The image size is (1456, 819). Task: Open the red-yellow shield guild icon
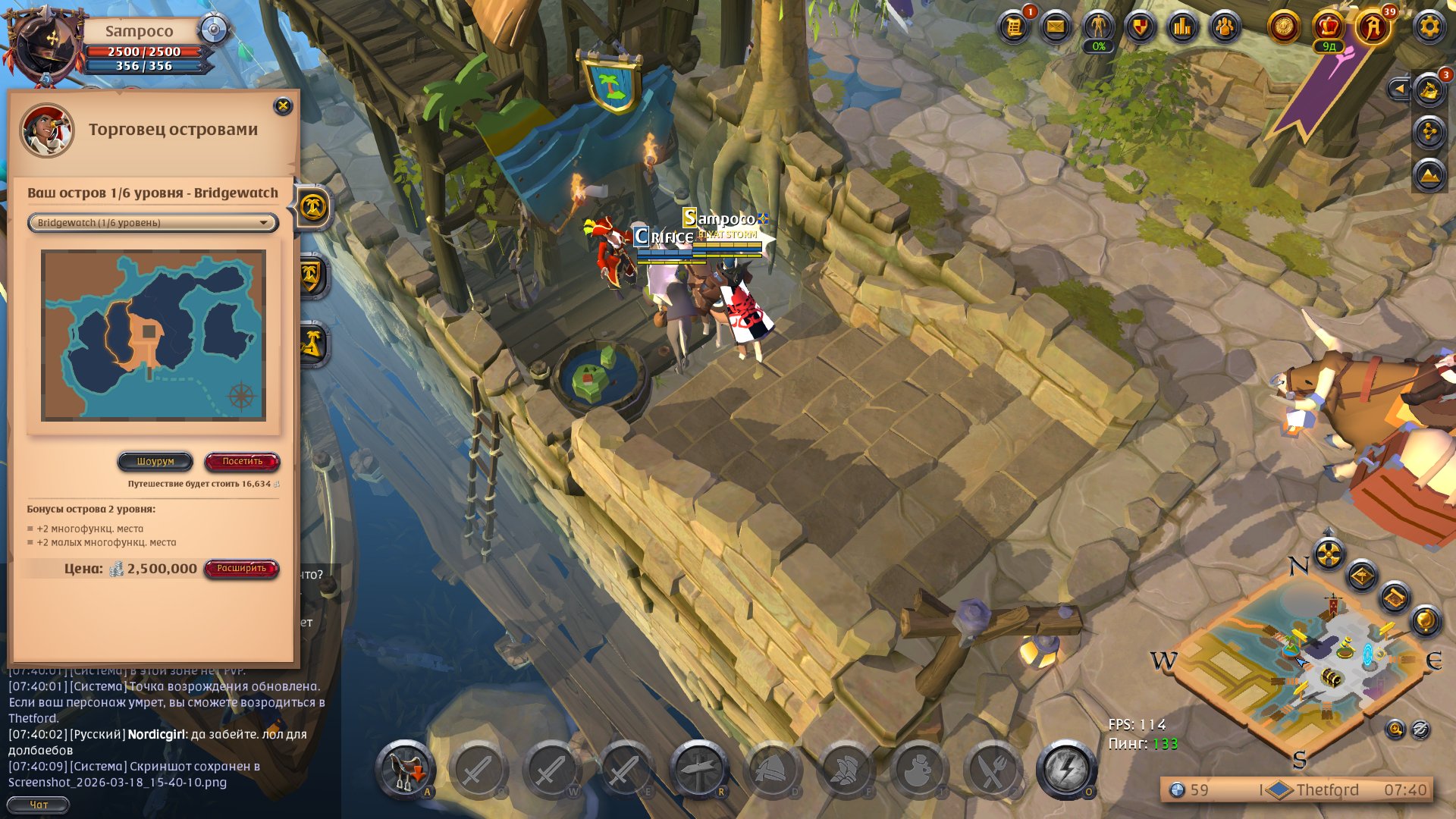tap(1140, 27)
